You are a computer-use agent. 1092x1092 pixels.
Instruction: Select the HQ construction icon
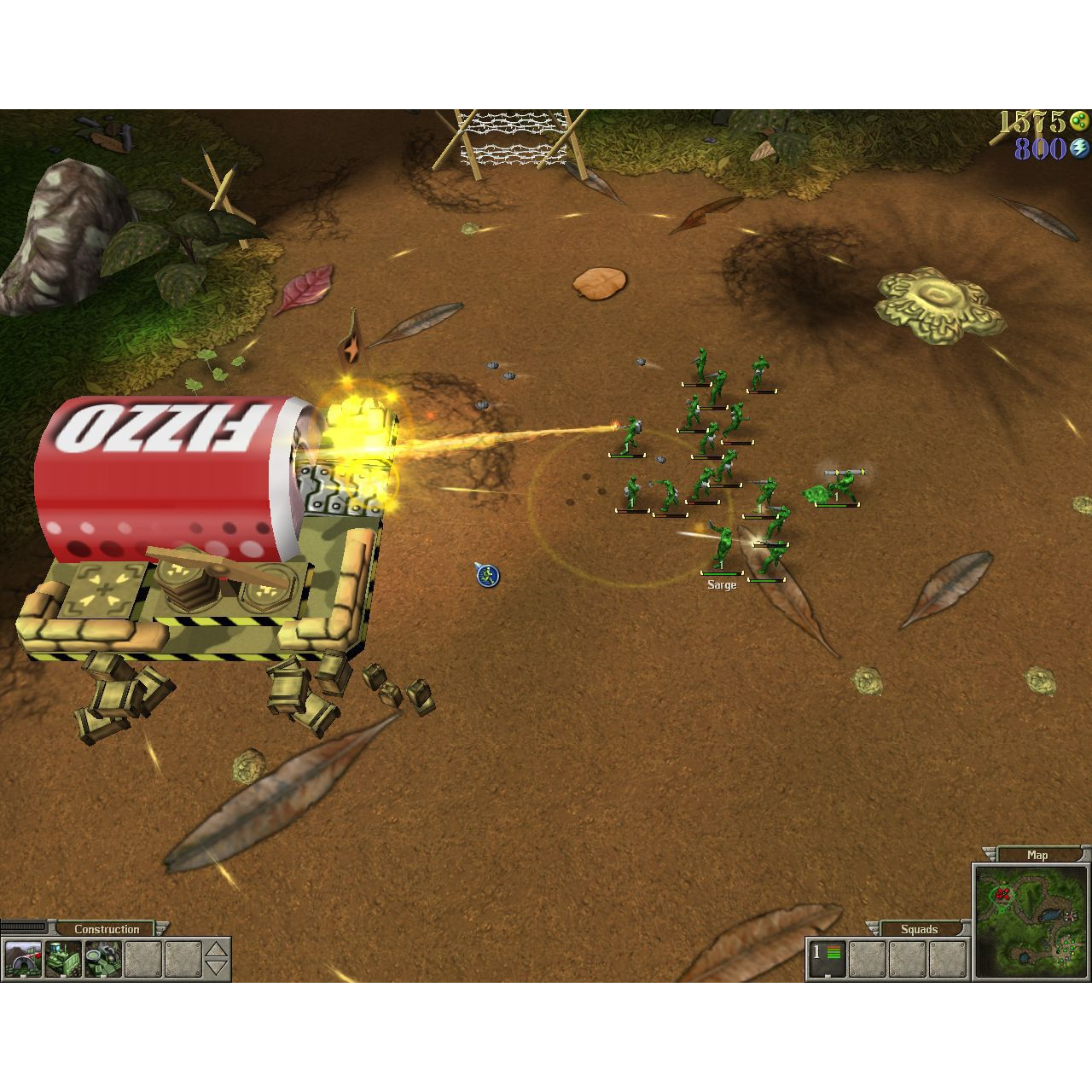[x=23, y=960]
